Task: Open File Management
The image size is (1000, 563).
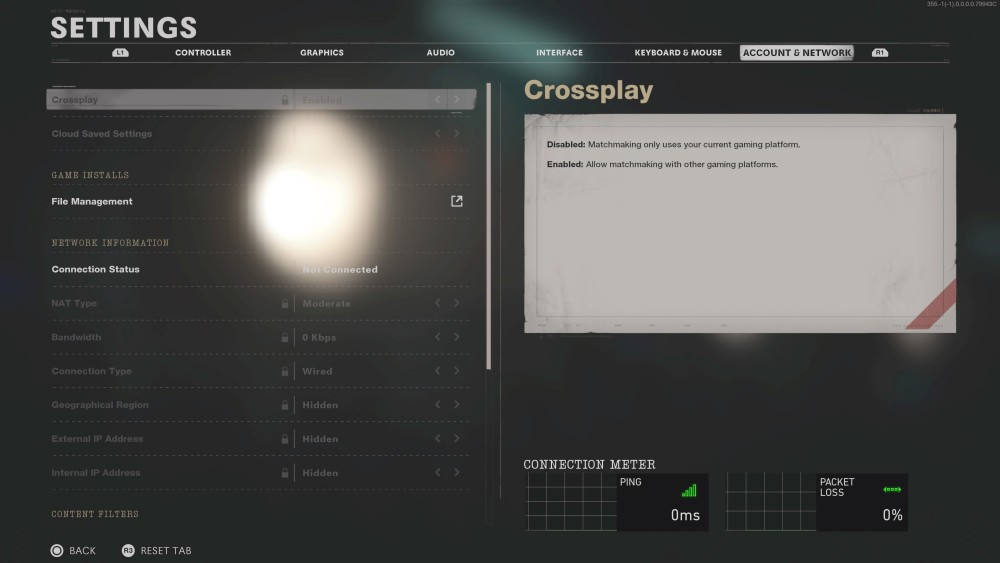Action: [x=92, y=202]
